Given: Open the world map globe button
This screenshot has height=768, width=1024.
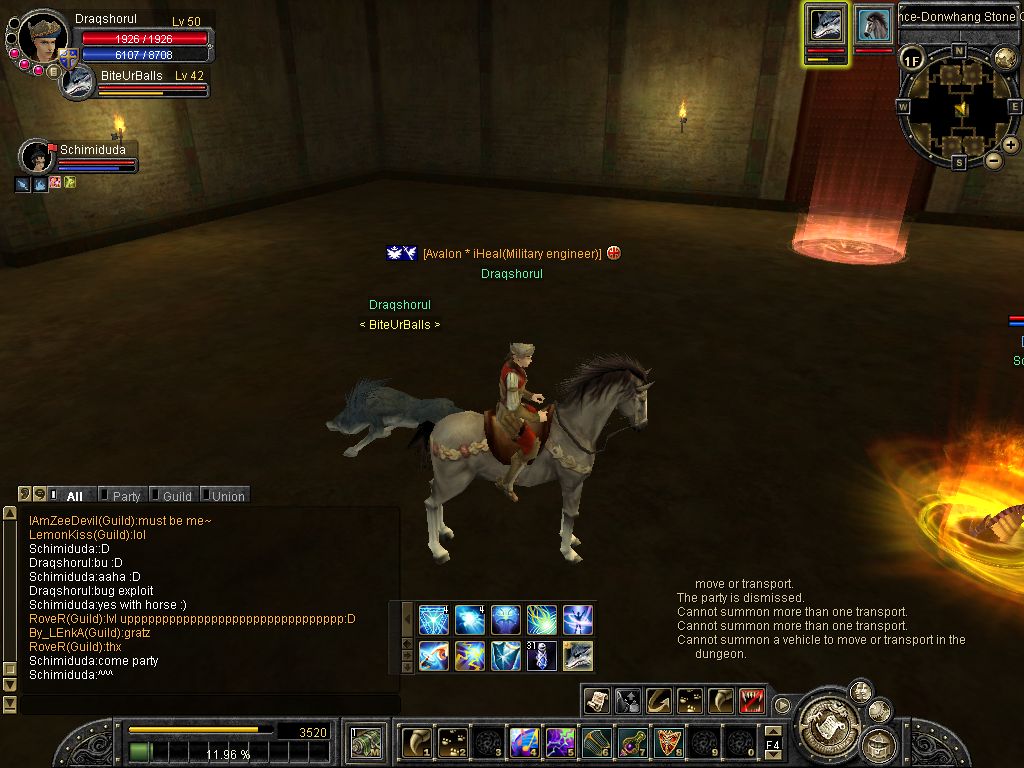Looking at the screenshot, I should click(1005, 58).
